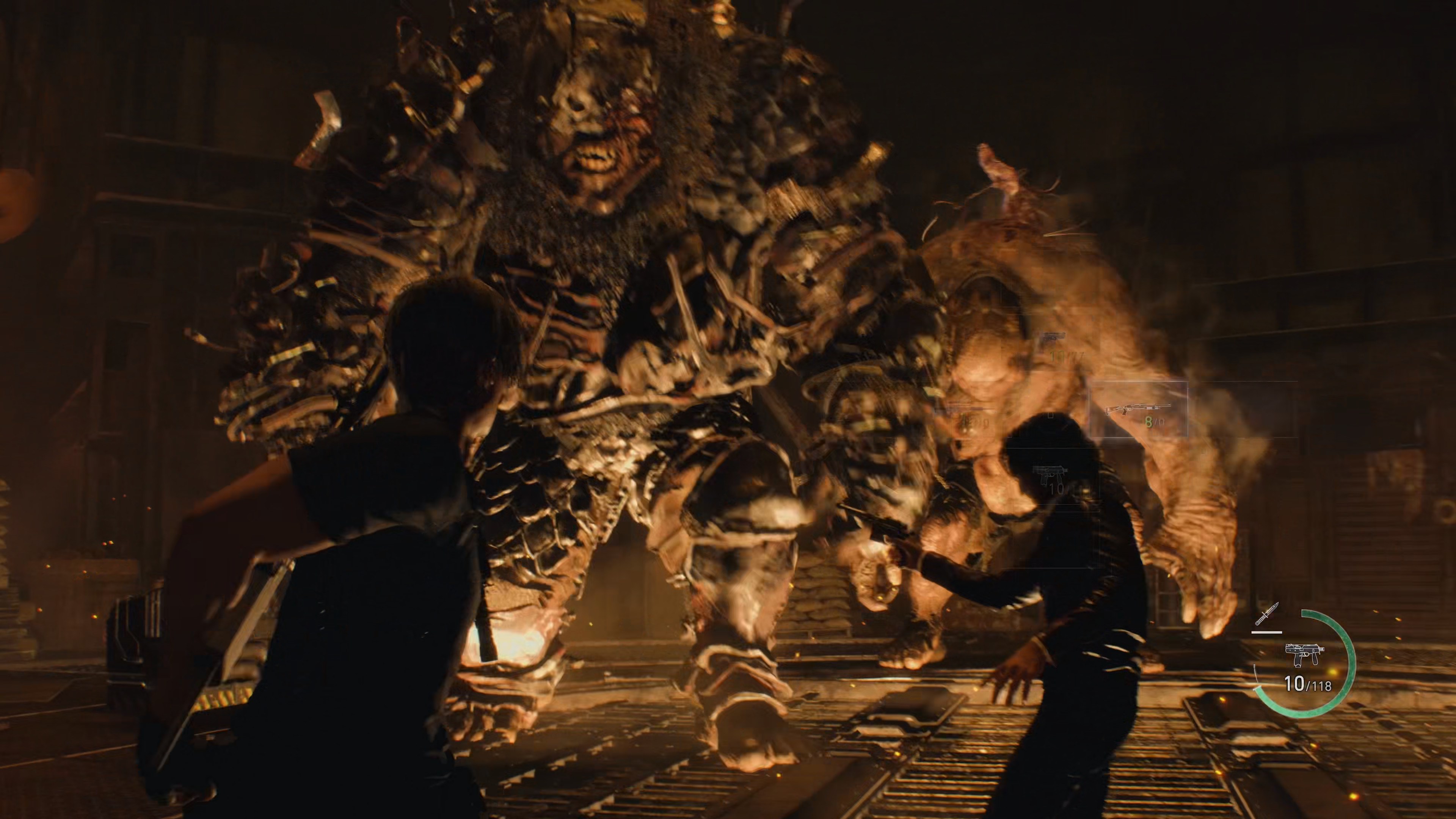1456x819 pixels.
Task: Choose the shotgun slot in the weapon shortcuts
Action: [1138, 410]
